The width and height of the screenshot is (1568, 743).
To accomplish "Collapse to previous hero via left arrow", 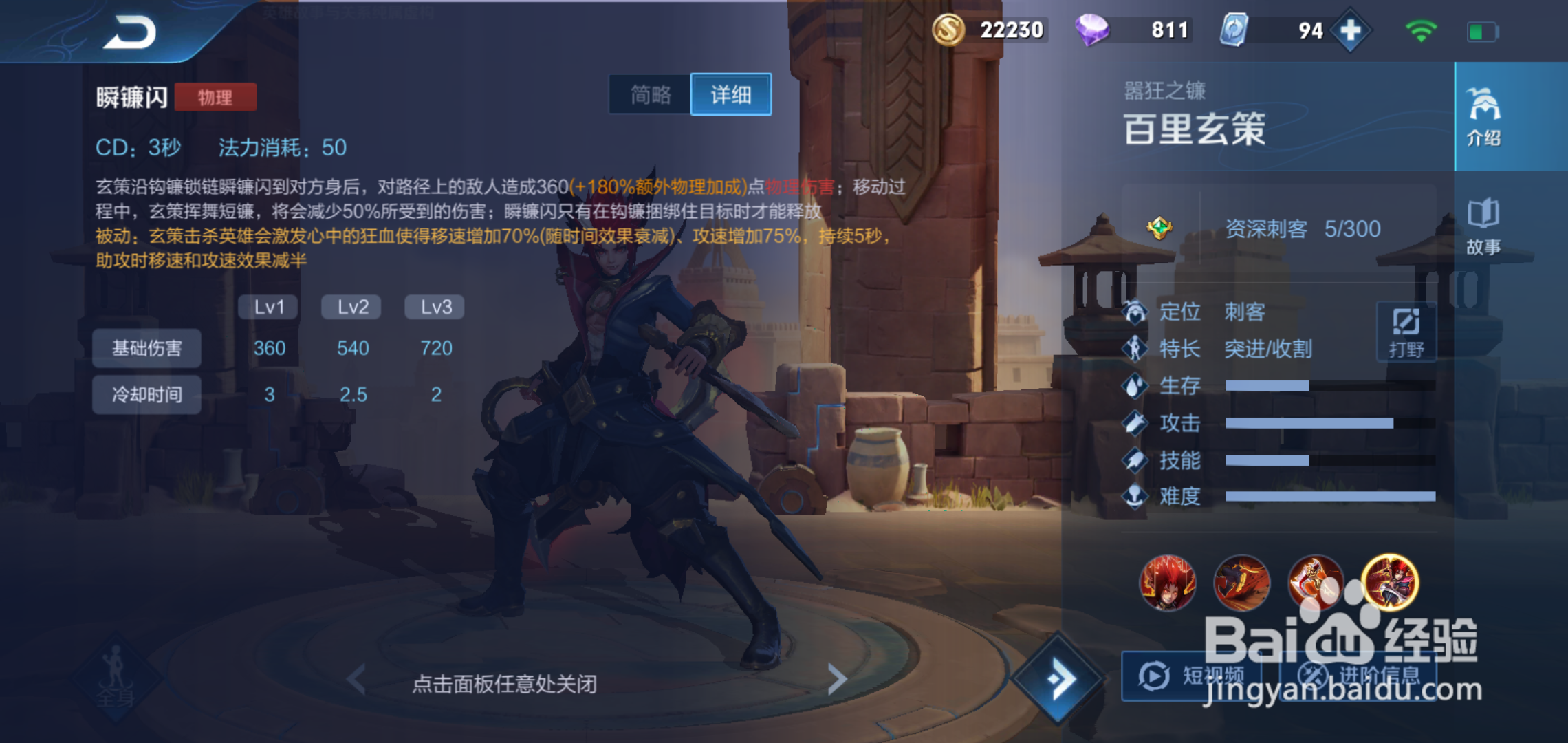I will click(357, 680).
